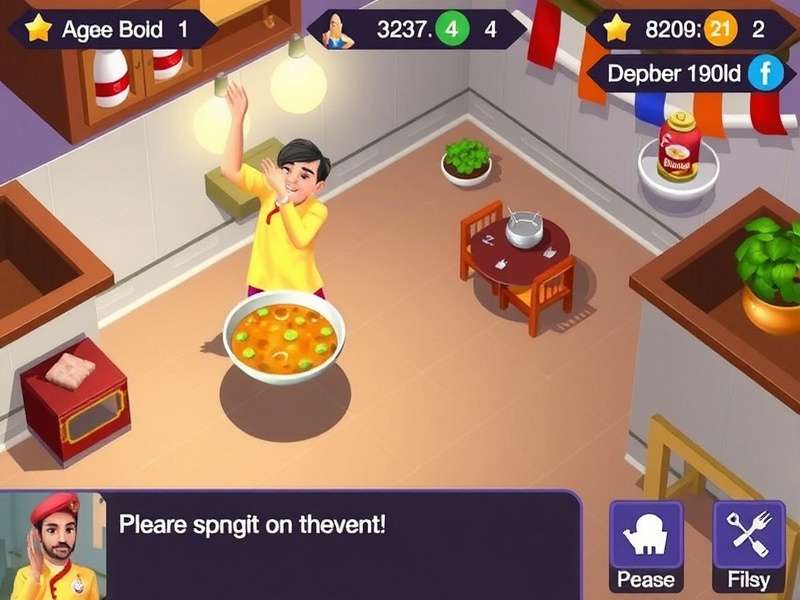Tap the blue Facebook icon

click(765, 73)
